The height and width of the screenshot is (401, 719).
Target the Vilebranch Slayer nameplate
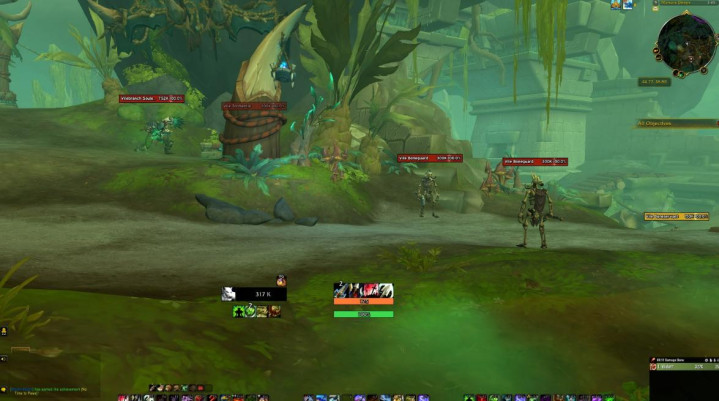(x=151, y=98)
